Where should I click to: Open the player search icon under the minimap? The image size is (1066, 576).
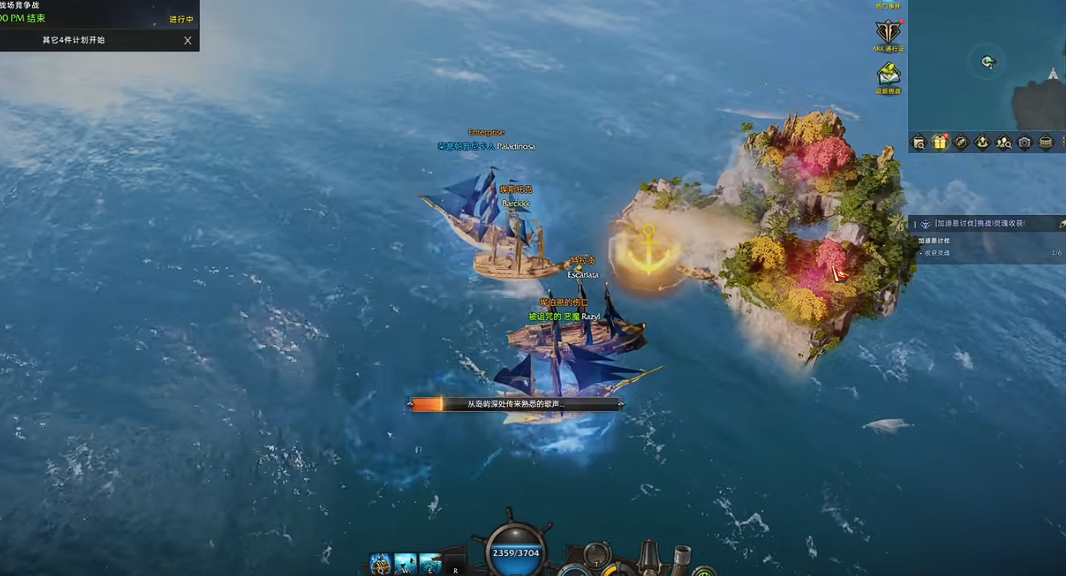coord(1003,143)
